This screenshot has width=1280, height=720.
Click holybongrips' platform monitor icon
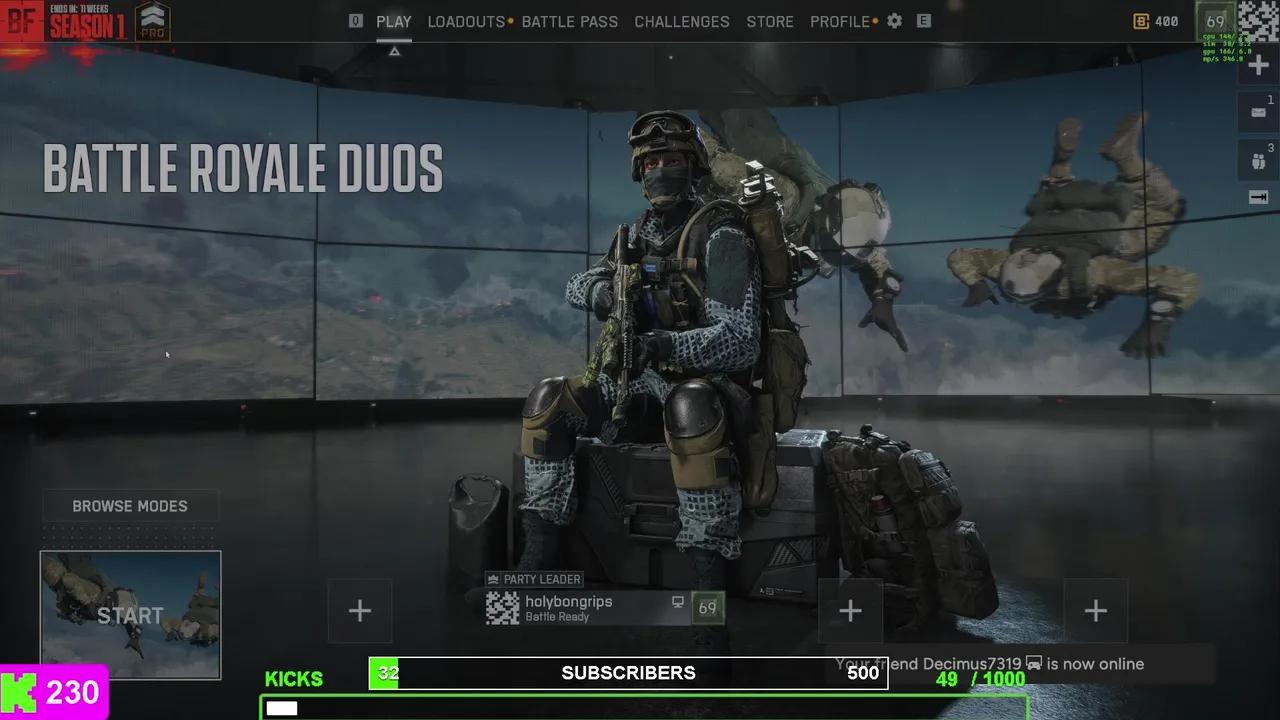(679, 603)
